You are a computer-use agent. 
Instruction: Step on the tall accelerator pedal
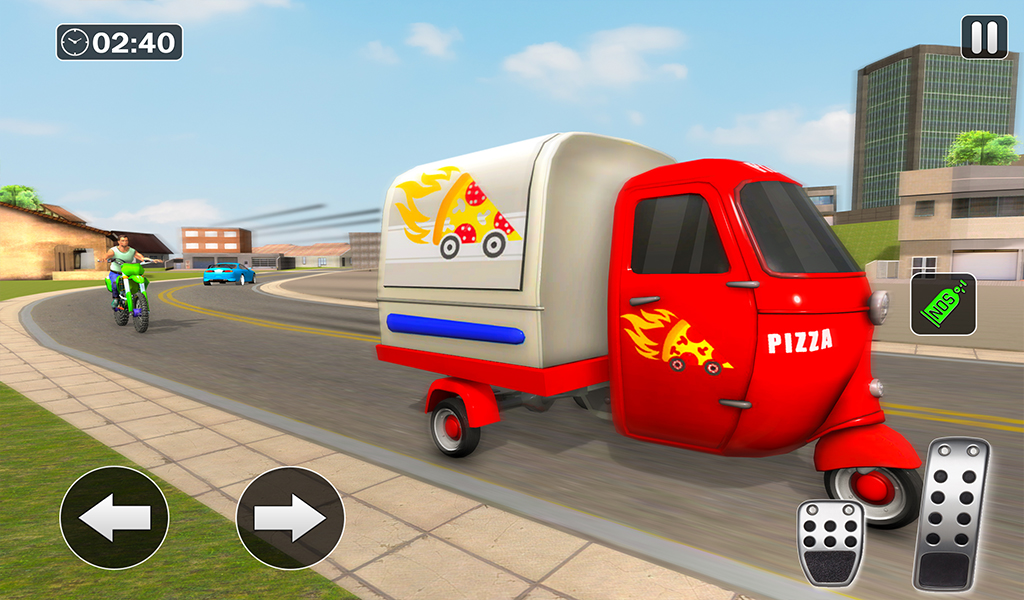point(951,514)
